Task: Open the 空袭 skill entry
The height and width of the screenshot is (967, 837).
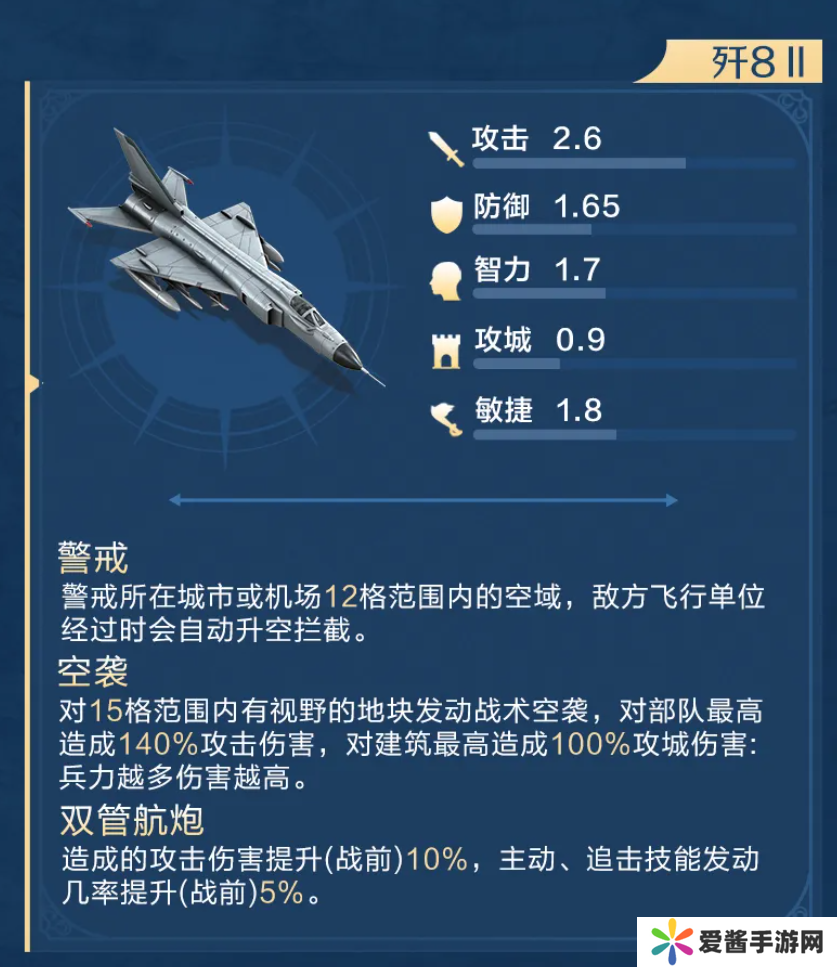Action: pos(94,669)
